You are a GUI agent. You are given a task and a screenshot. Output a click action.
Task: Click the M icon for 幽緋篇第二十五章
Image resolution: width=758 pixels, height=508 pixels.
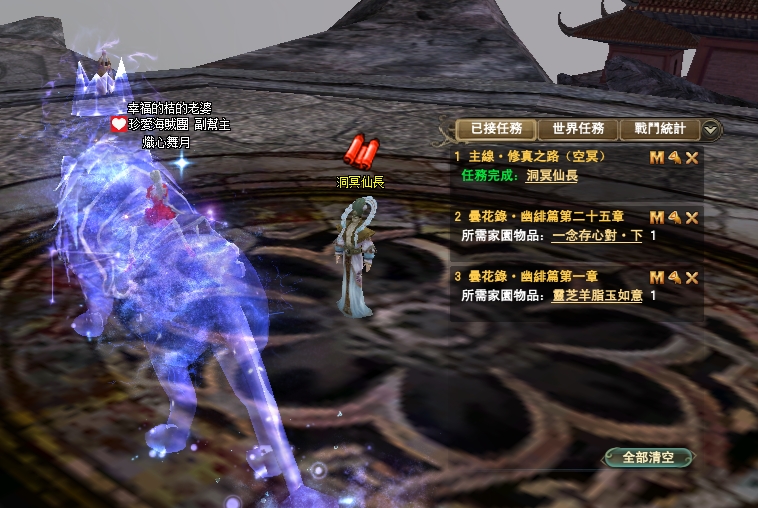(657, 218)
